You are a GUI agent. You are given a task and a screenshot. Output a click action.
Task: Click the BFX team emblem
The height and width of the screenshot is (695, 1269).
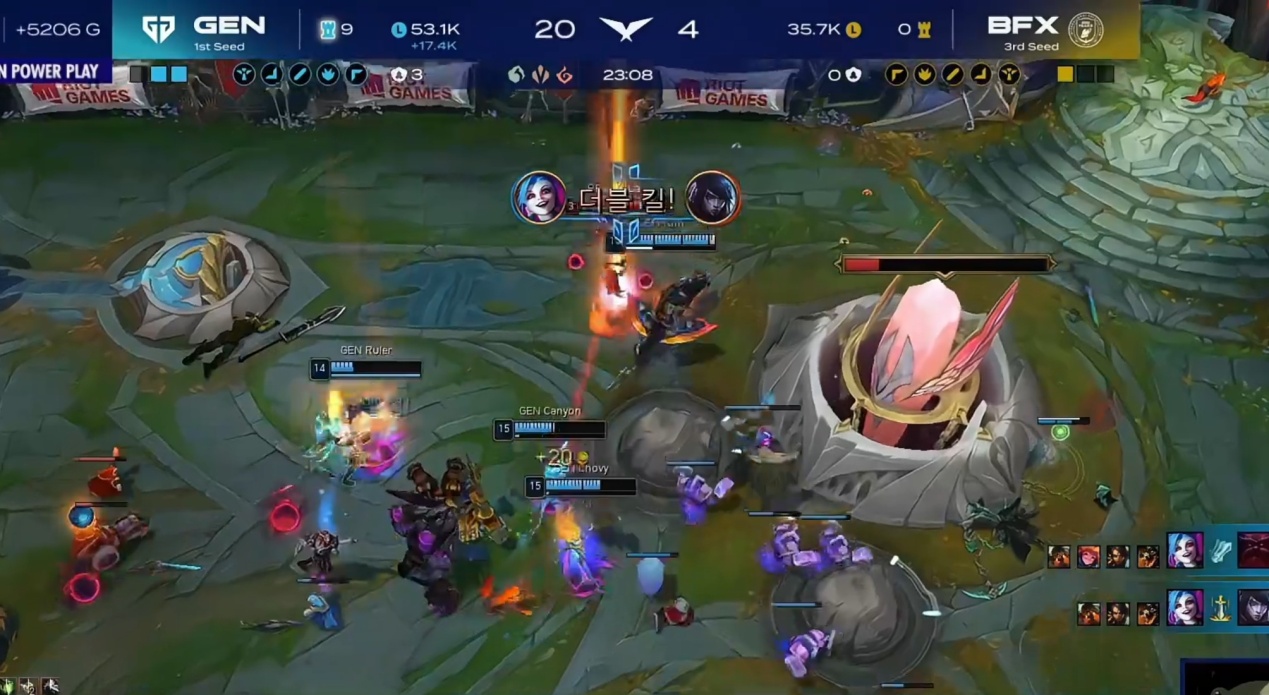click(1085, 30)
